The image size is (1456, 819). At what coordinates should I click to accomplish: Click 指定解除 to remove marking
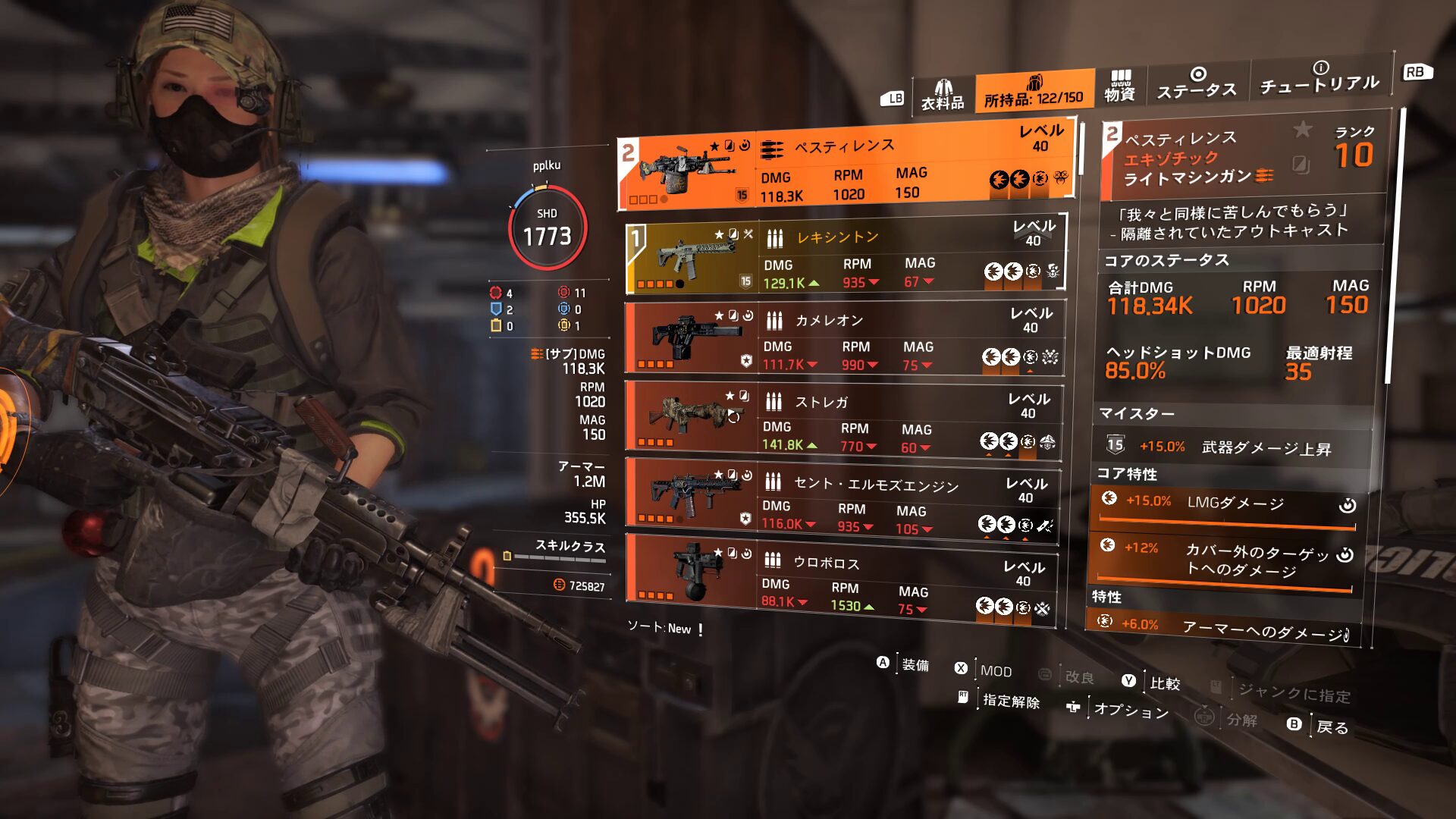pyautogui.click(x=1001, y=700)
